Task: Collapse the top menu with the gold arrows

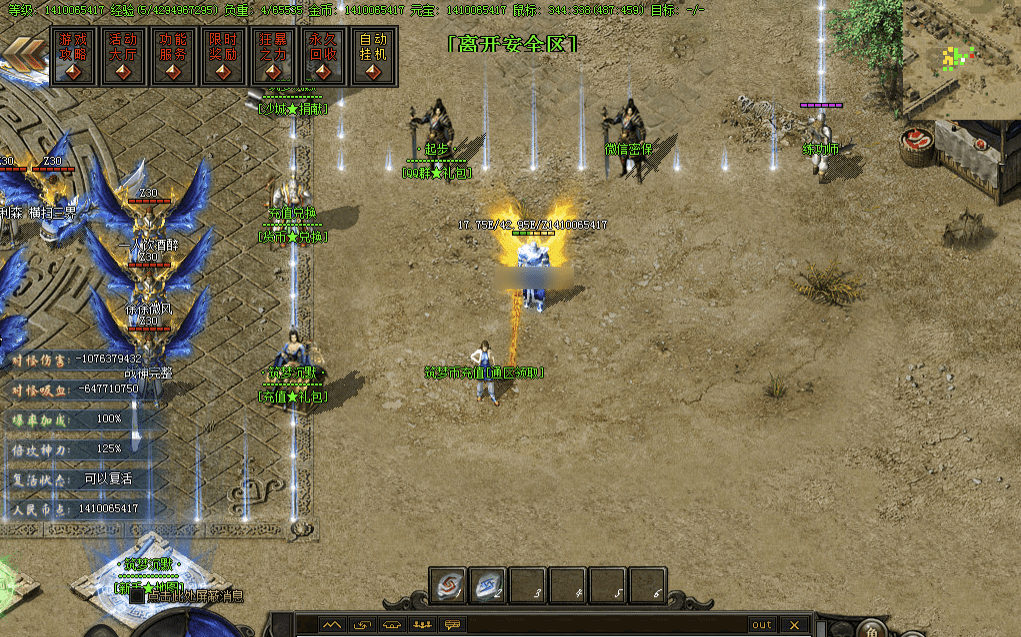Action: coord(24,56)
